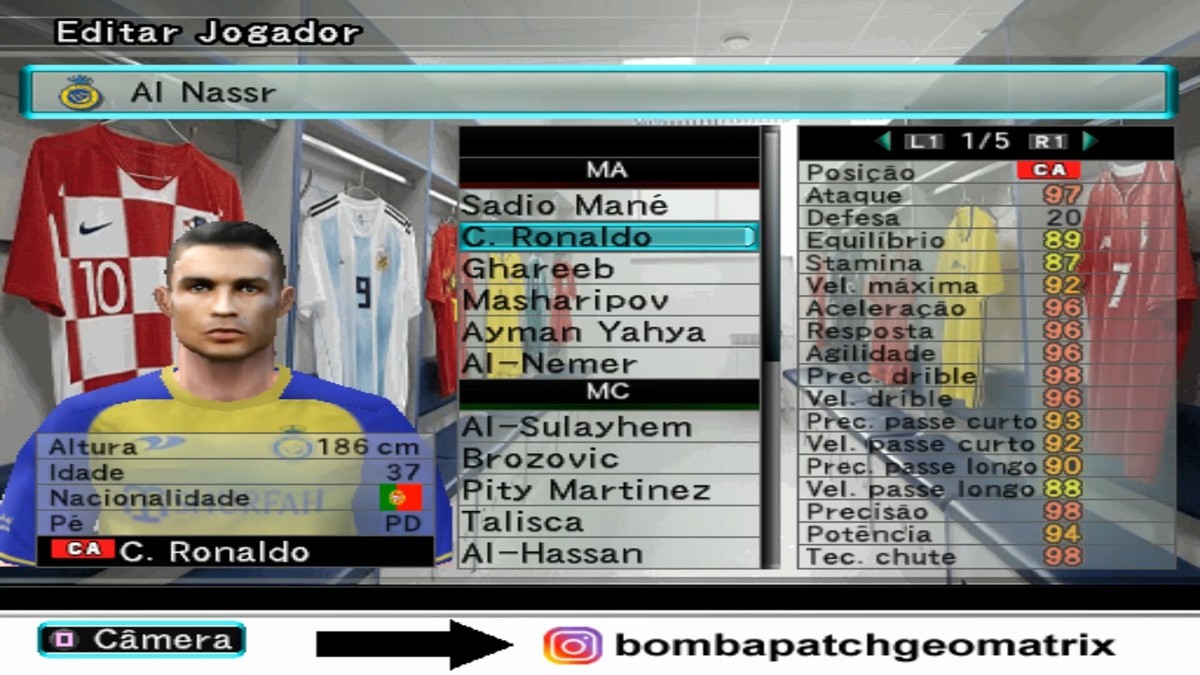Screen dimensions: 1200x675
Task: Open the bombapatchgeomatrix Instagram logo
Action: pos(572,646)
